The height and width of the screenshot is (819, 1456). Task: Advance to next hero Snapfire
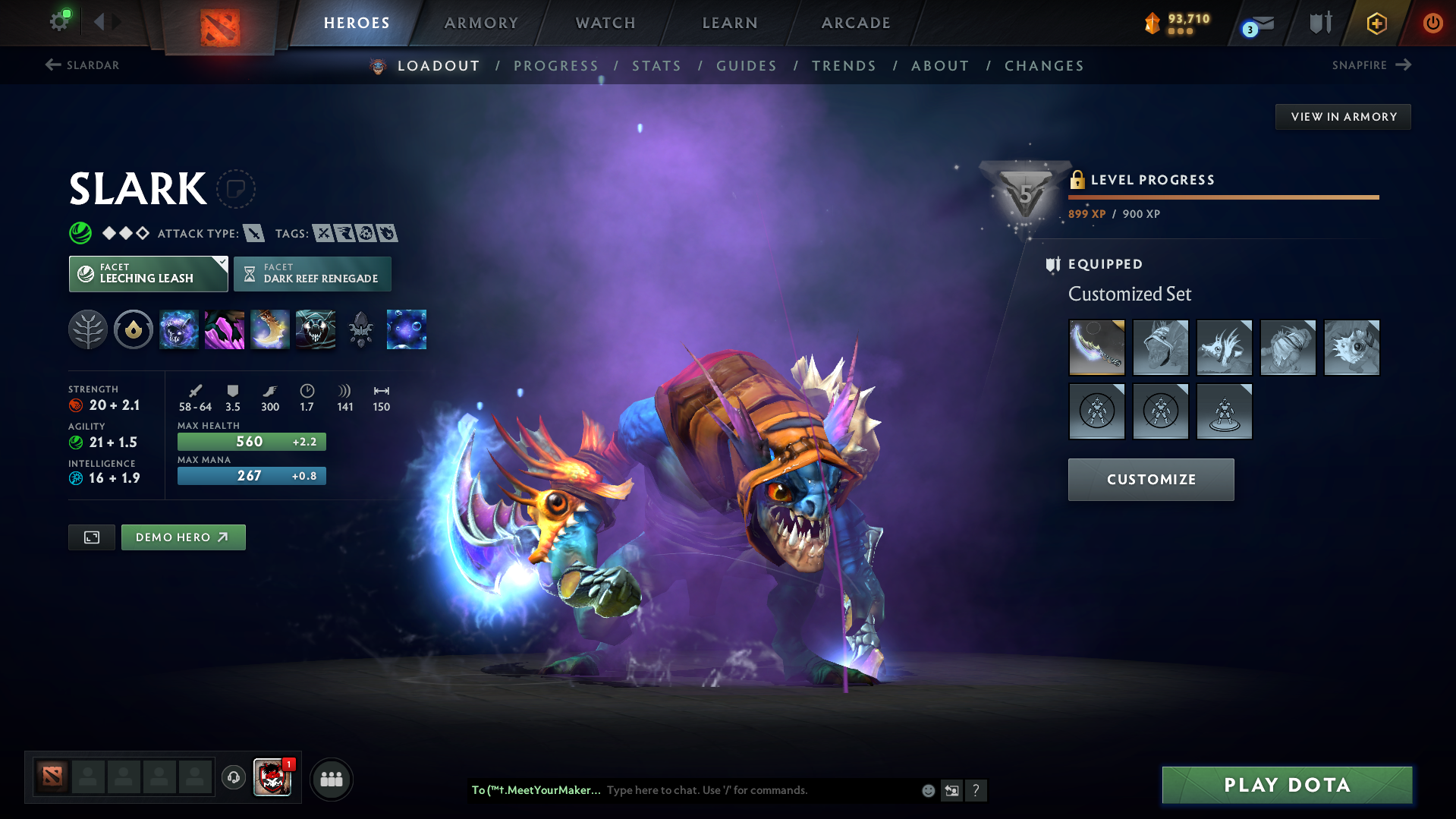pyautogui.click(x=1371, y=65)
